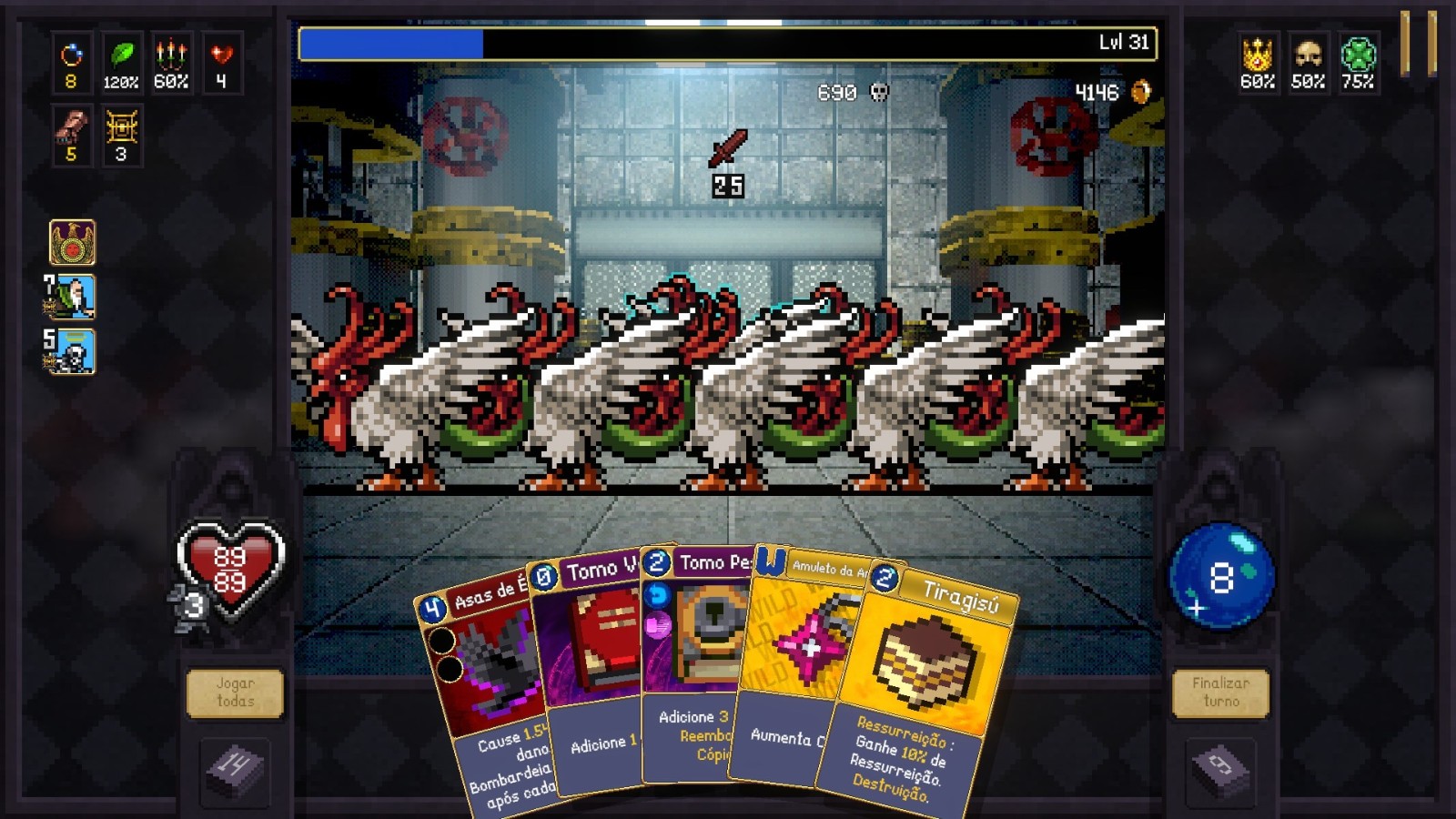The height and width of the screenshot is (819, 1456).
Task: Open the discard pile deck icon
Action: coord(1220,768)
